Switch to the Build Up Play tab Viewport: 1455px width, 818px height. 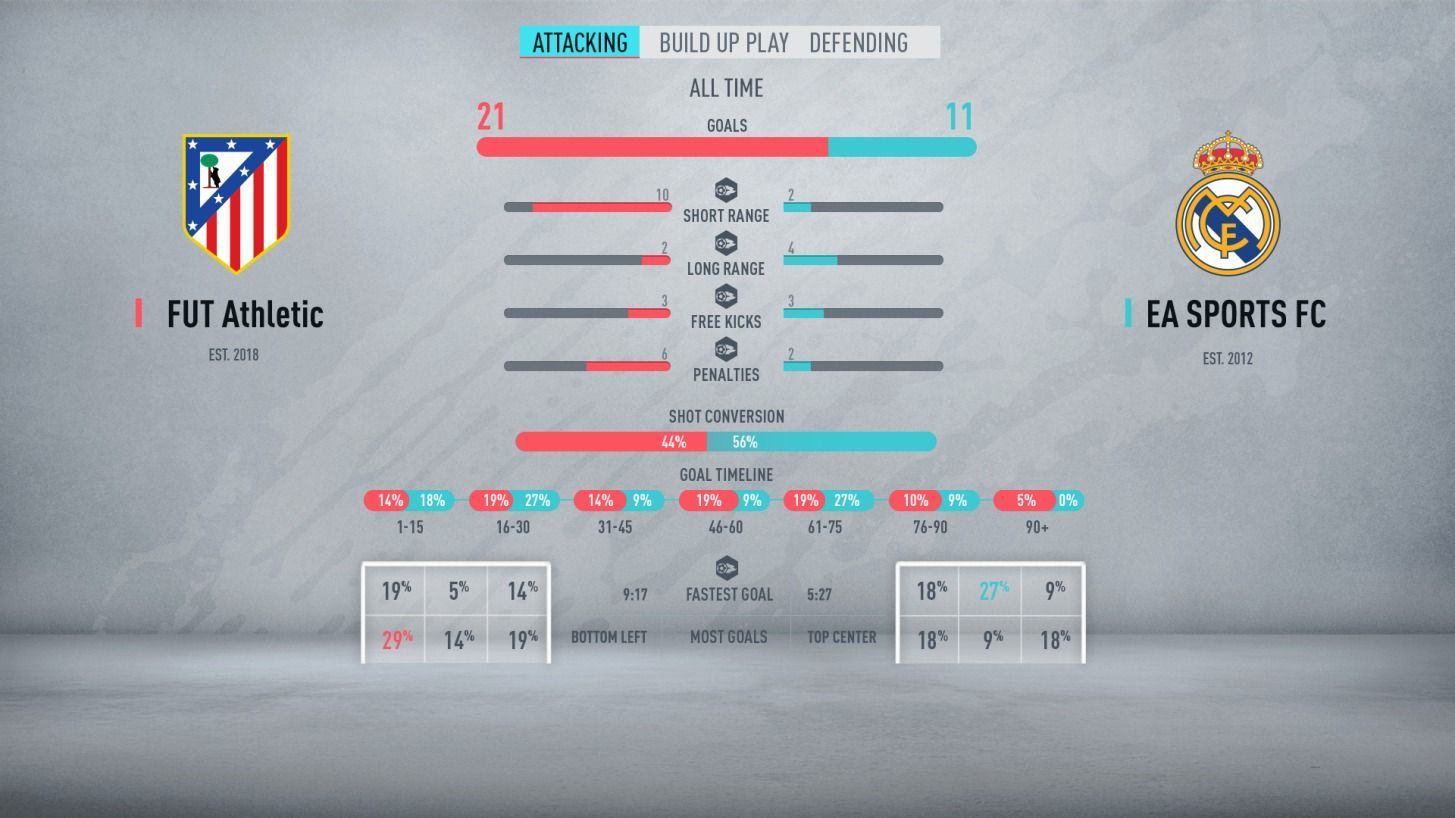pyautogui.click(x=724, y=42)
